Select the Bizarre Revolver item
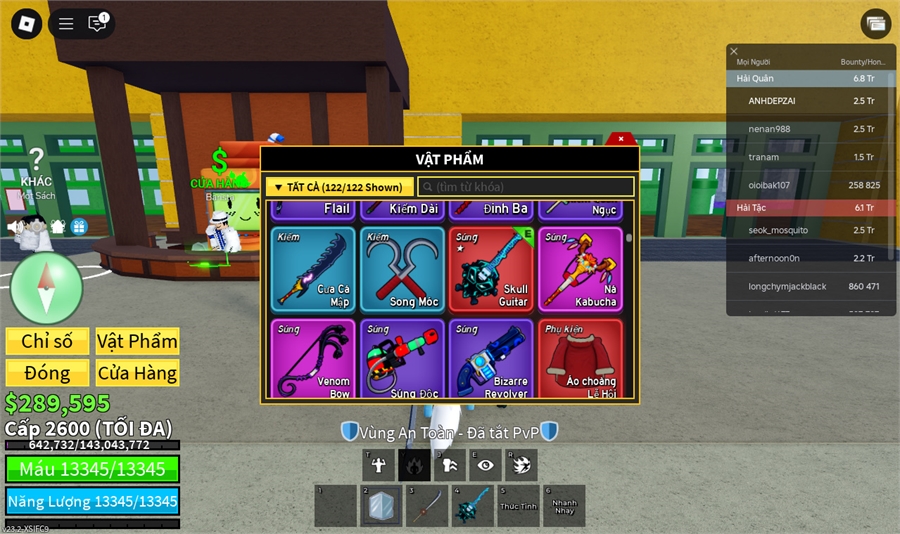This screenshot has width=900, height=534. tap(490, 359)
